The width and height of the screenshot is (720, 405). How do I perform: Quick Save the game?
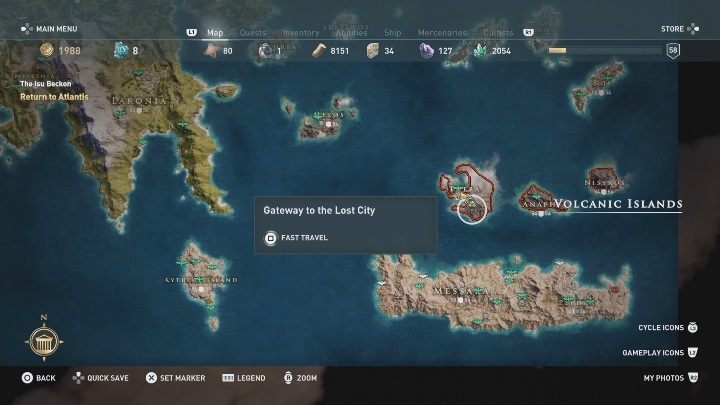(x=100, y=379)
